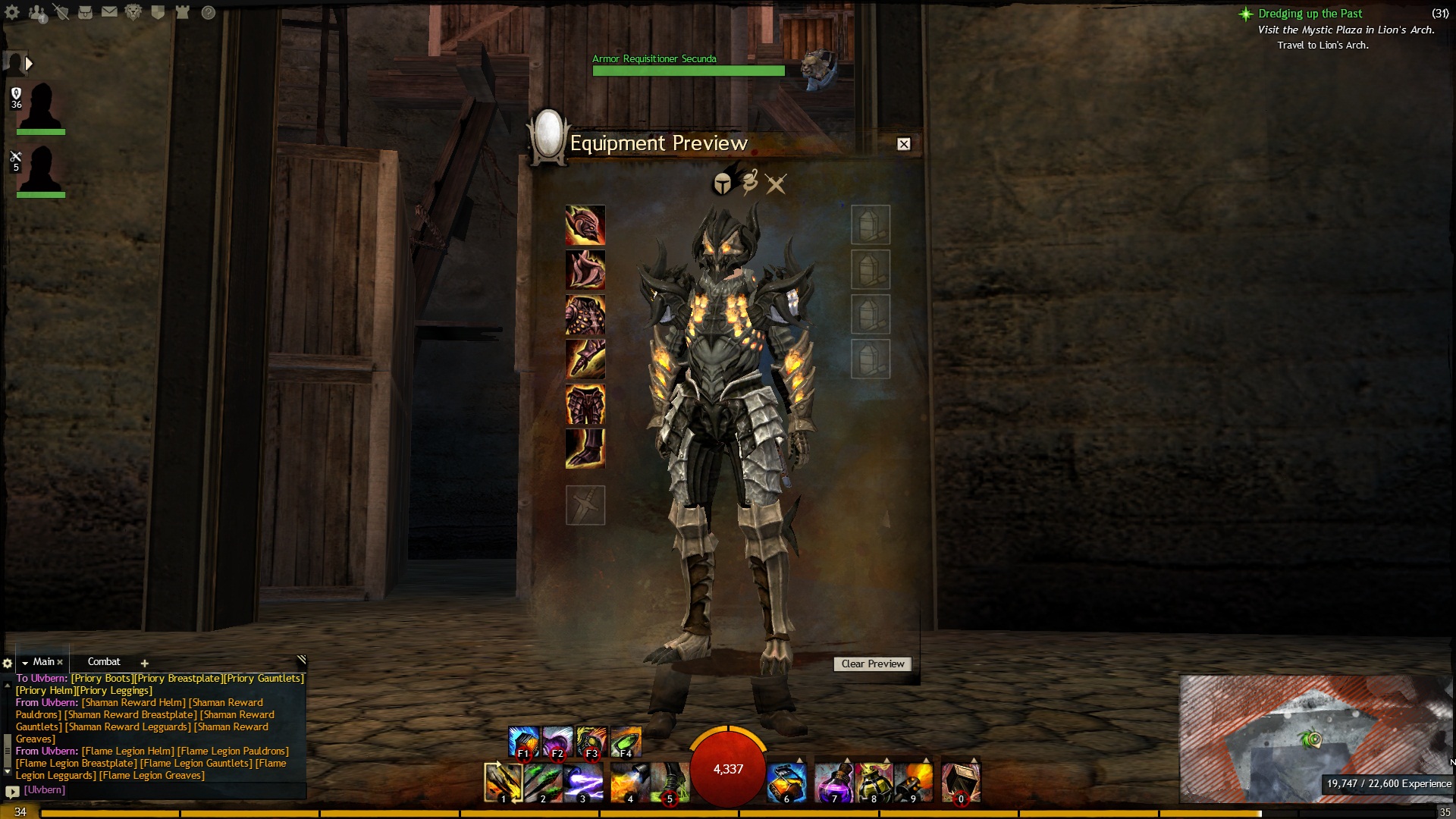
Task: Close the Equipment Preview window
Action: point(903,144)
